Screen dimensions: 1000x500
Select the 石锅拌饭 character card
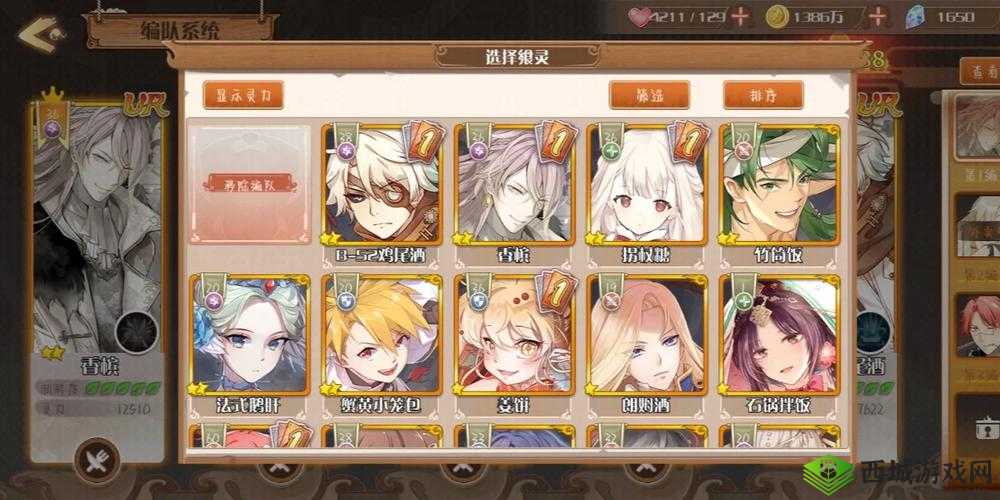(779, 338)
